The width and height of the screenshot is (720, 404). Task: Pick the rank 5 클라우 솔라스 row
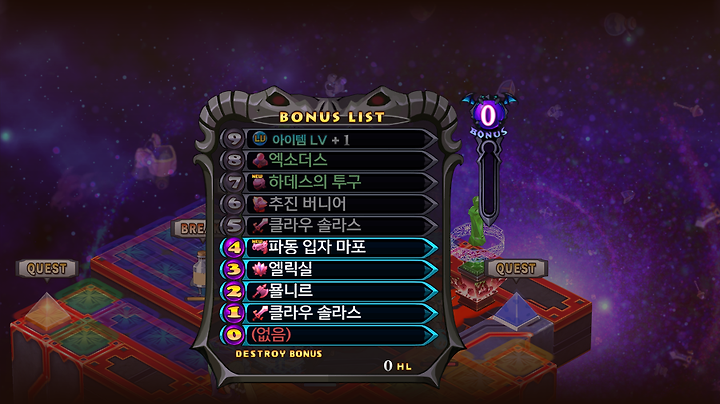point(330,226)
